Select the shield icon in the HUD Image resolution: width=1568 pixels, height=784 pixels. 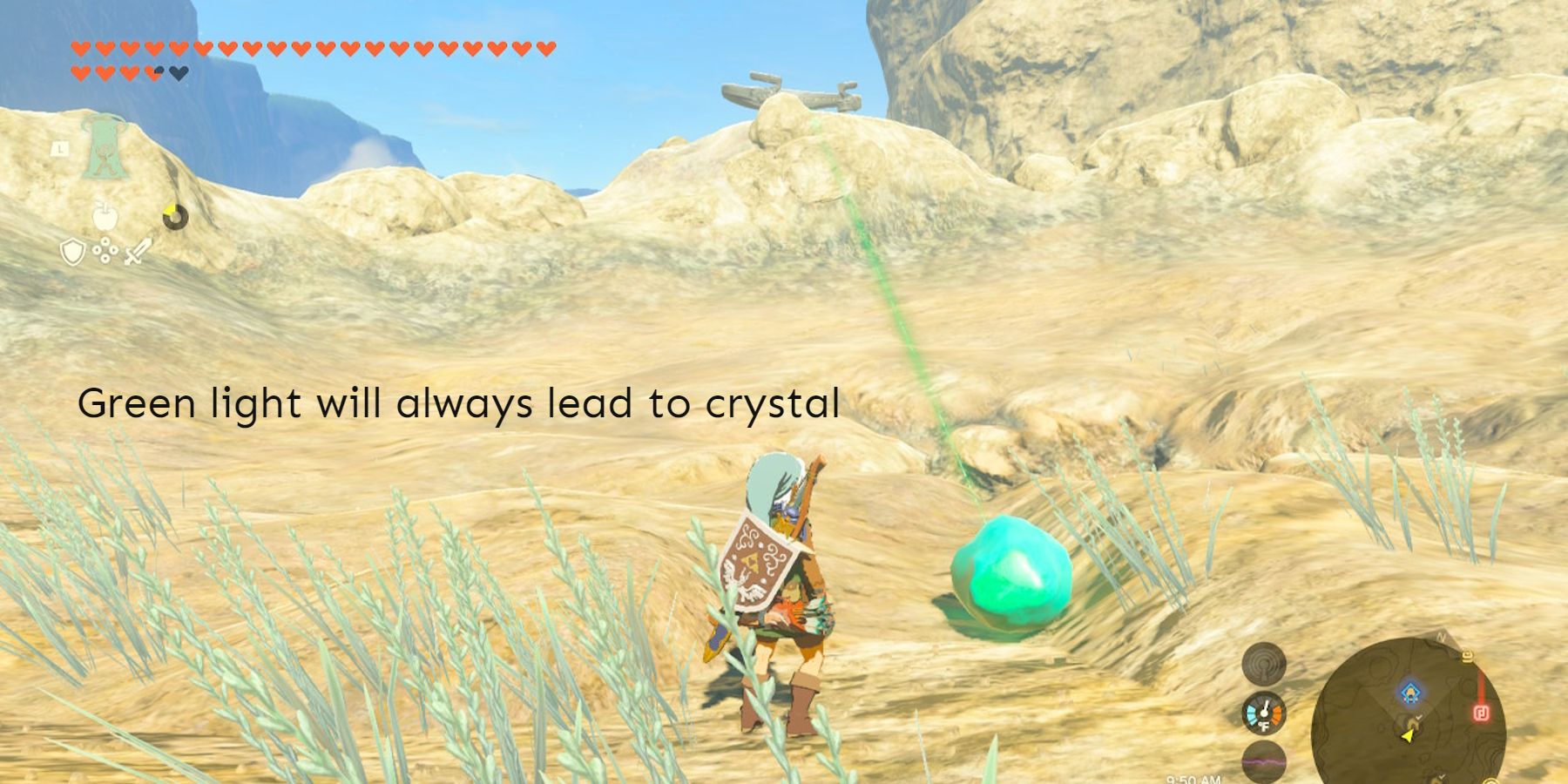73,252
